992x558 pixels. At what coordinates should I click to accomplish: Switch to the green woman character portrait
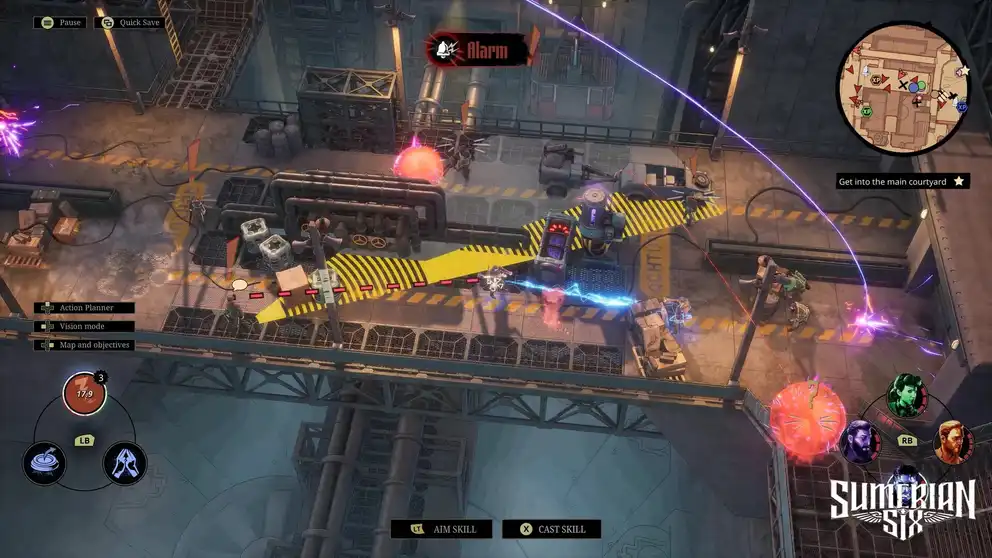pos(907,395)
